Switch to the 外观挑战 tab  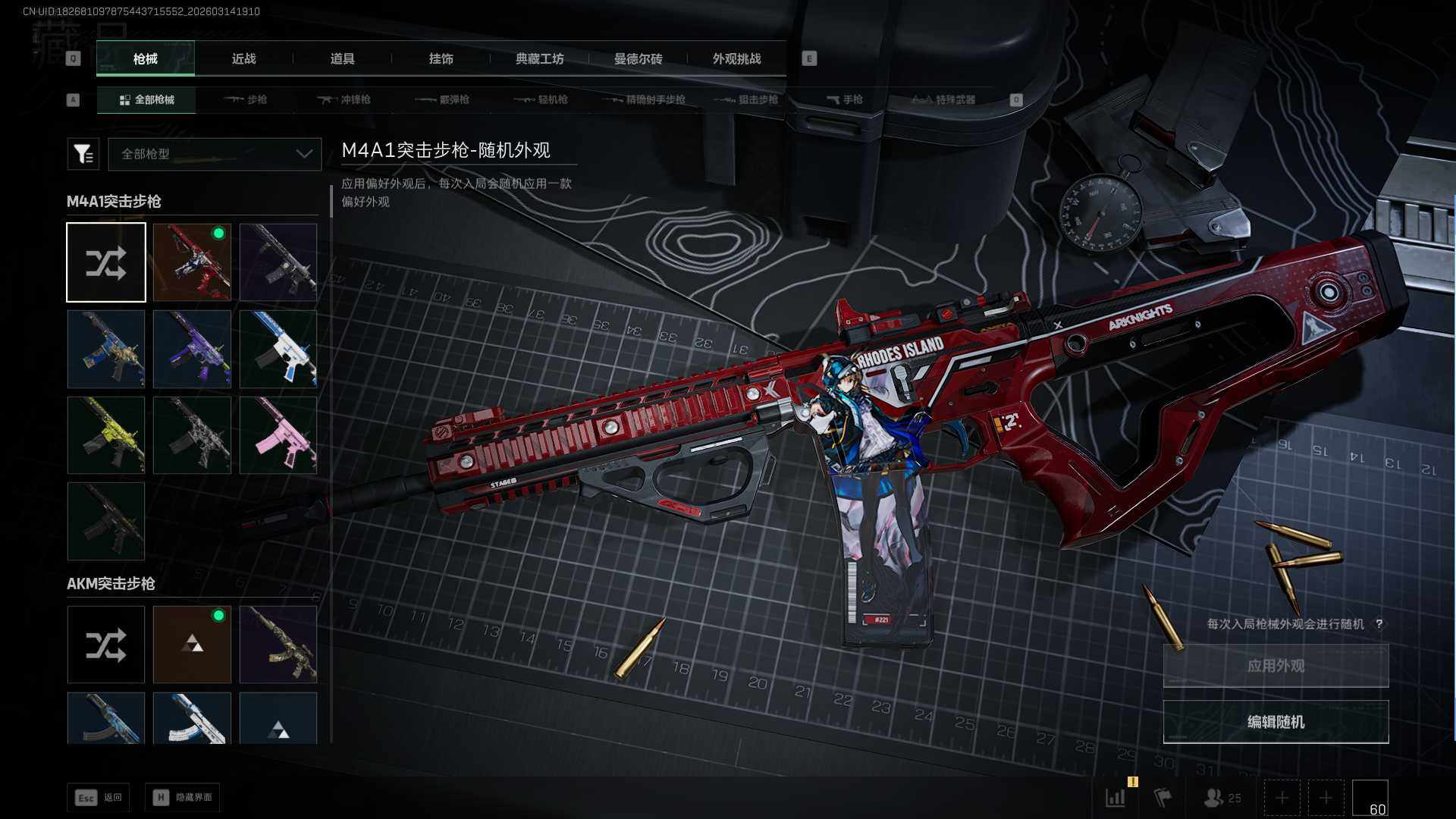(736, 59)
